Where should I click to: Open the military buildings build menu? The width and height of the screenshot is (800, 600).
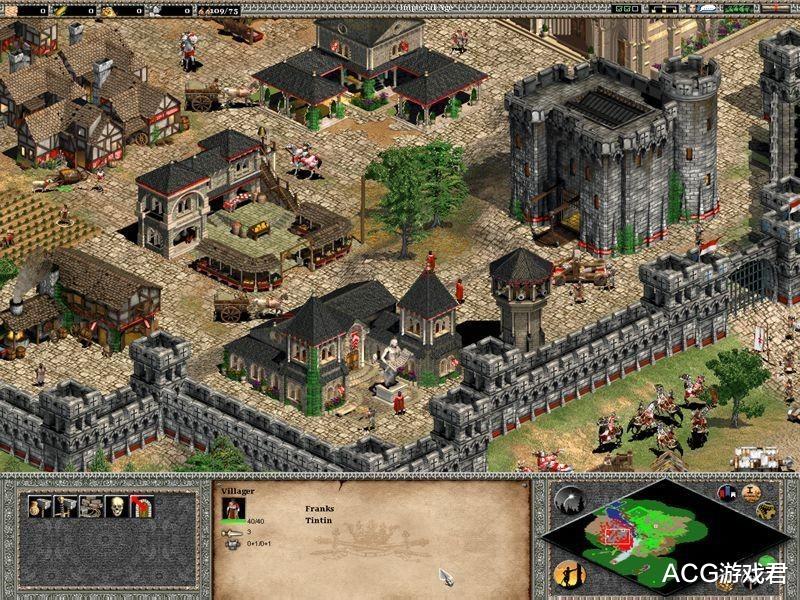tap(66, 507)
